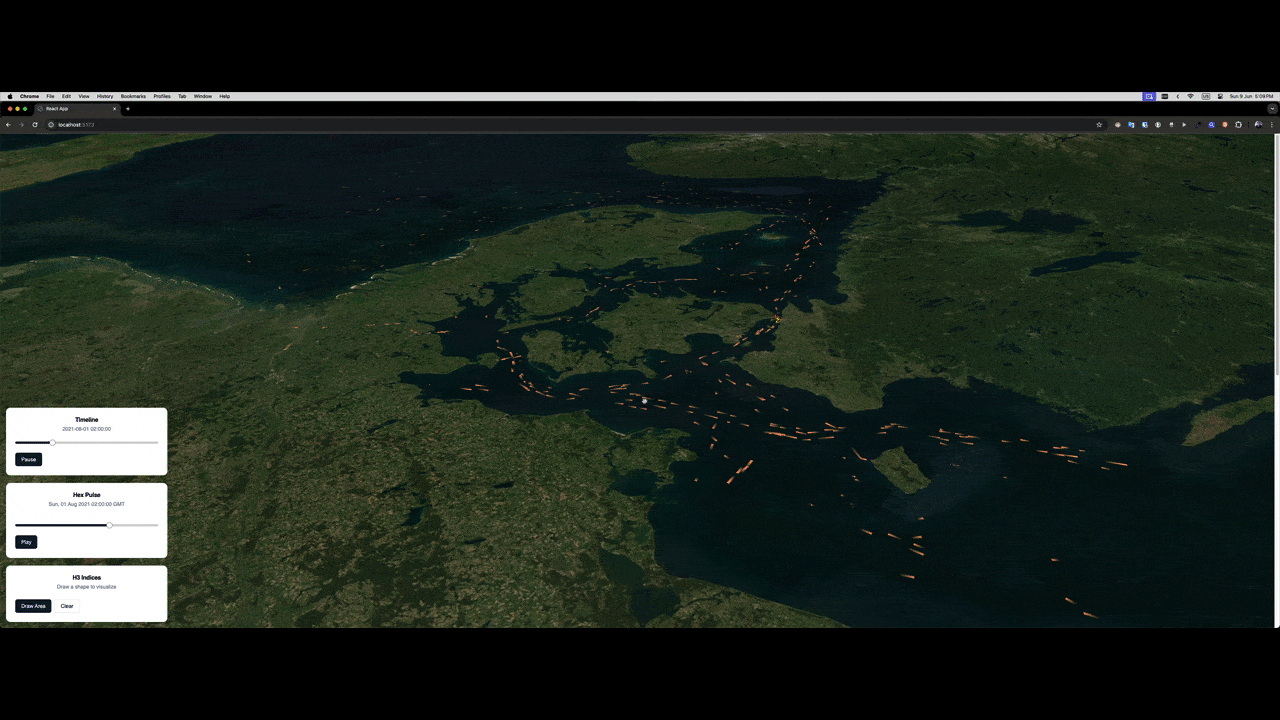Bookmark the page with the star icon

(1099, 124)
